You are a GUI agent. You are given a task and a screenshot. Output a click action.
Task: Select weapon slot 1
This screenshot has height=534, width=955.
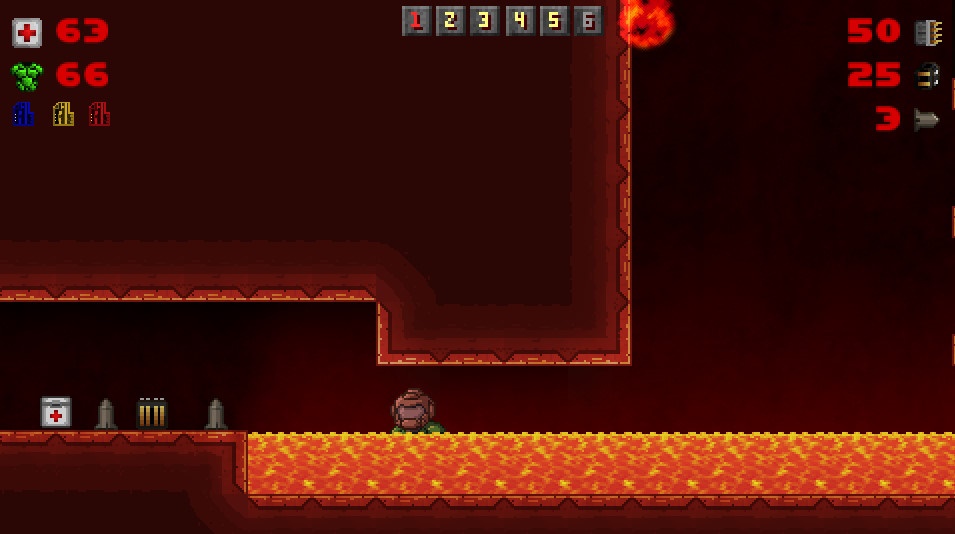tap(416, 21)
